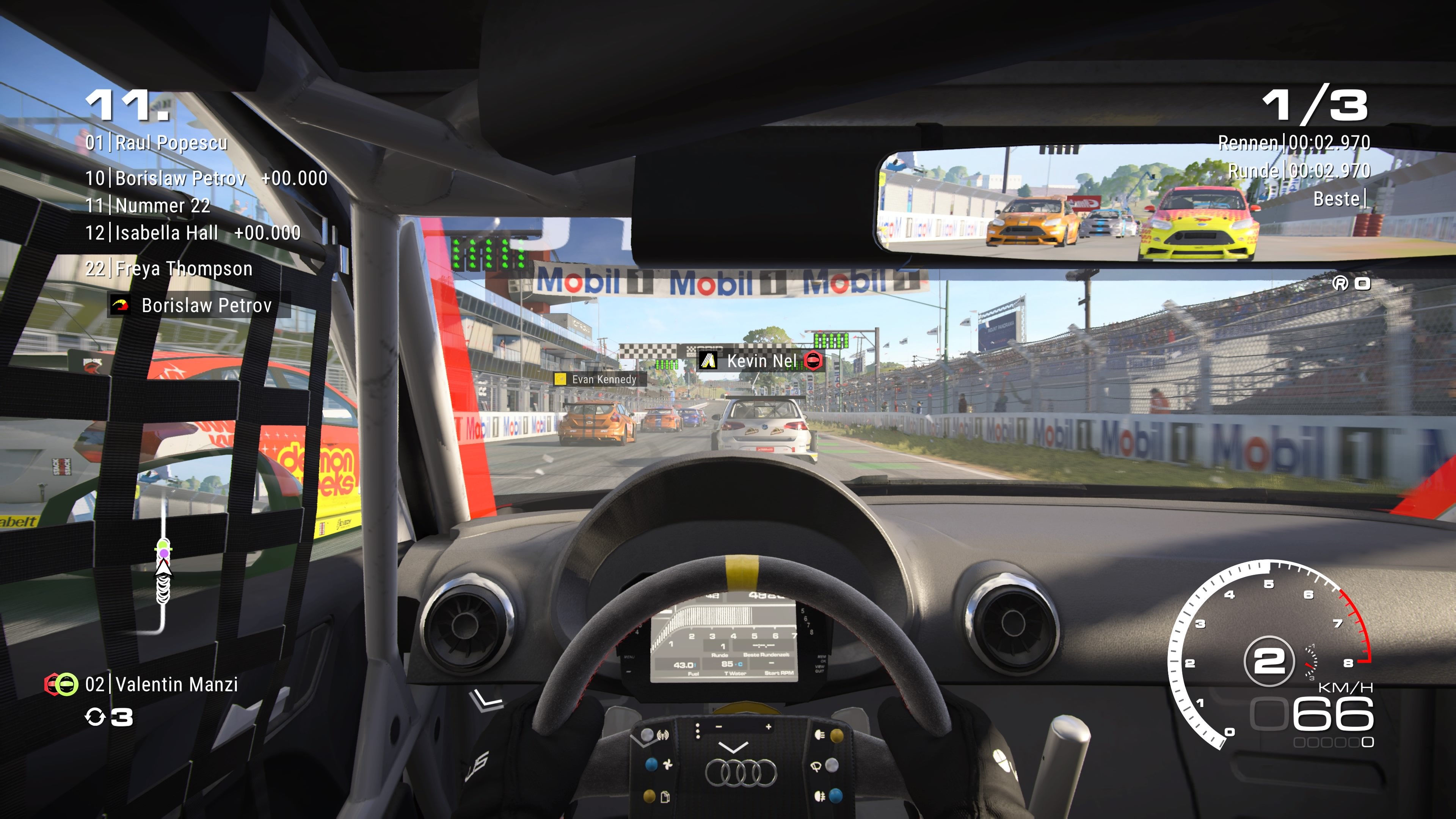Expand the down chevron below the dash display
The height and width of the screenshot is (819, 1456).
point(734,749)
